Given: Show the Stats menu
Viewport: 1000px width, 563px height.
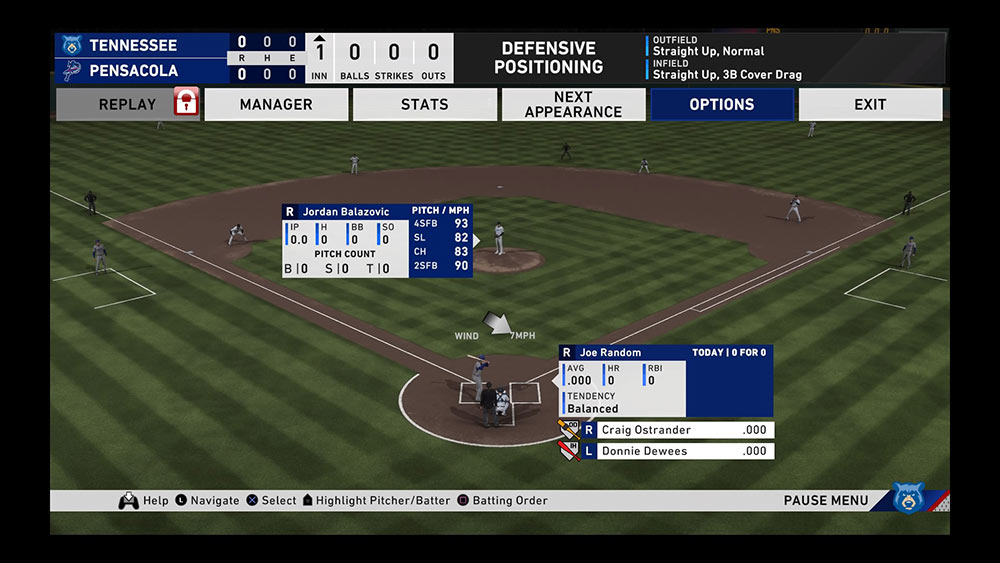Looking at the screenshot, I should click(425, 104).
